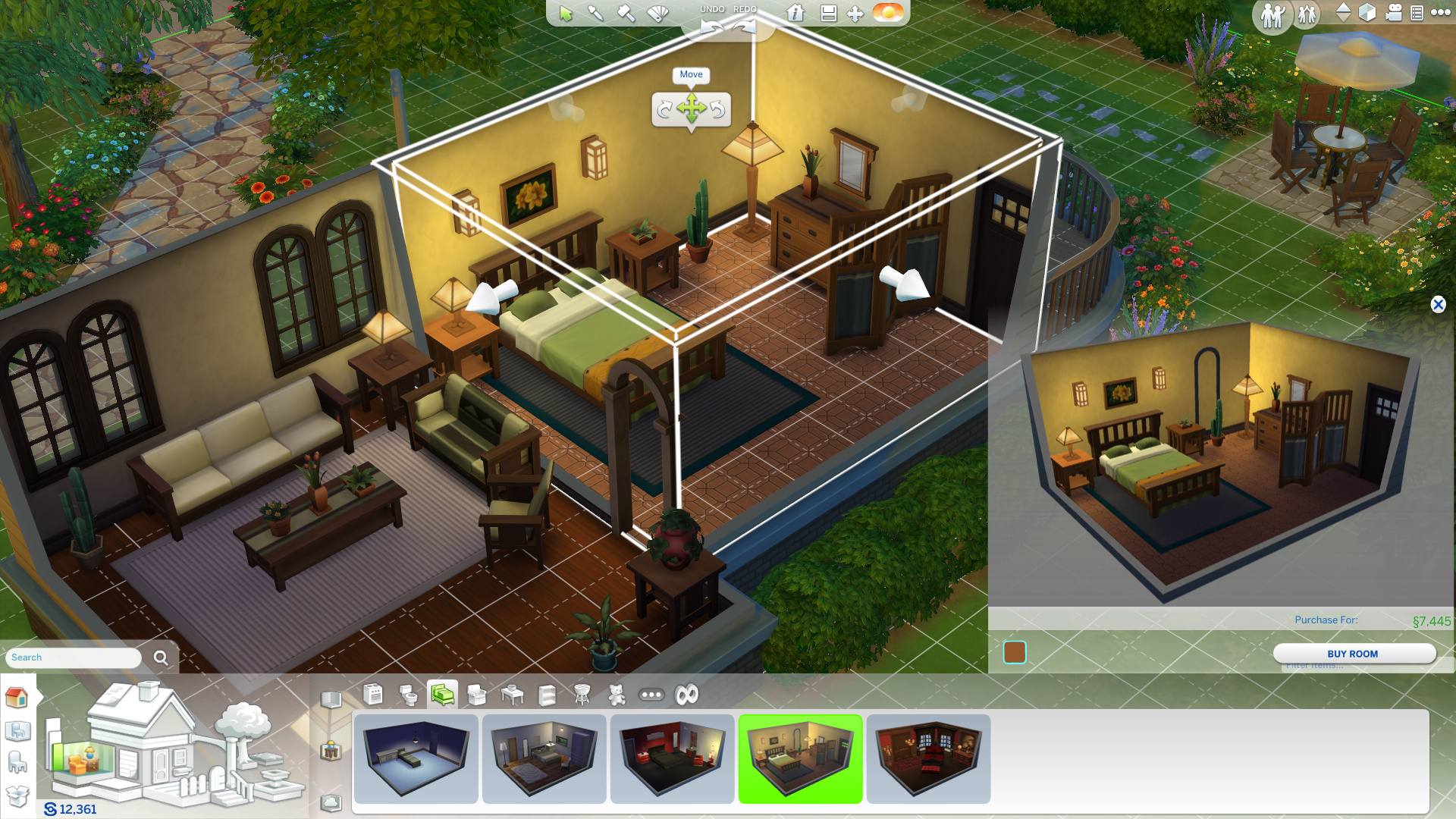Screen dimensions: 1456x819
Task: Open the appliances stove category
Action: pos(374,692)
